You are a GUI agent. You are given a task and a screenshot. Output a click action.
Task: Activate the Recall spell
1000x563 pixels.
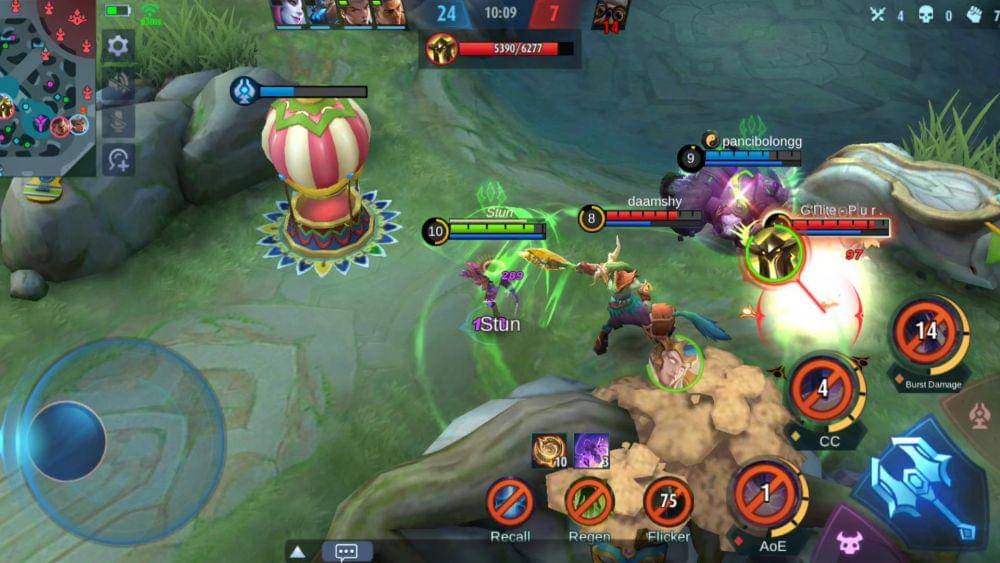coord(510,501)
